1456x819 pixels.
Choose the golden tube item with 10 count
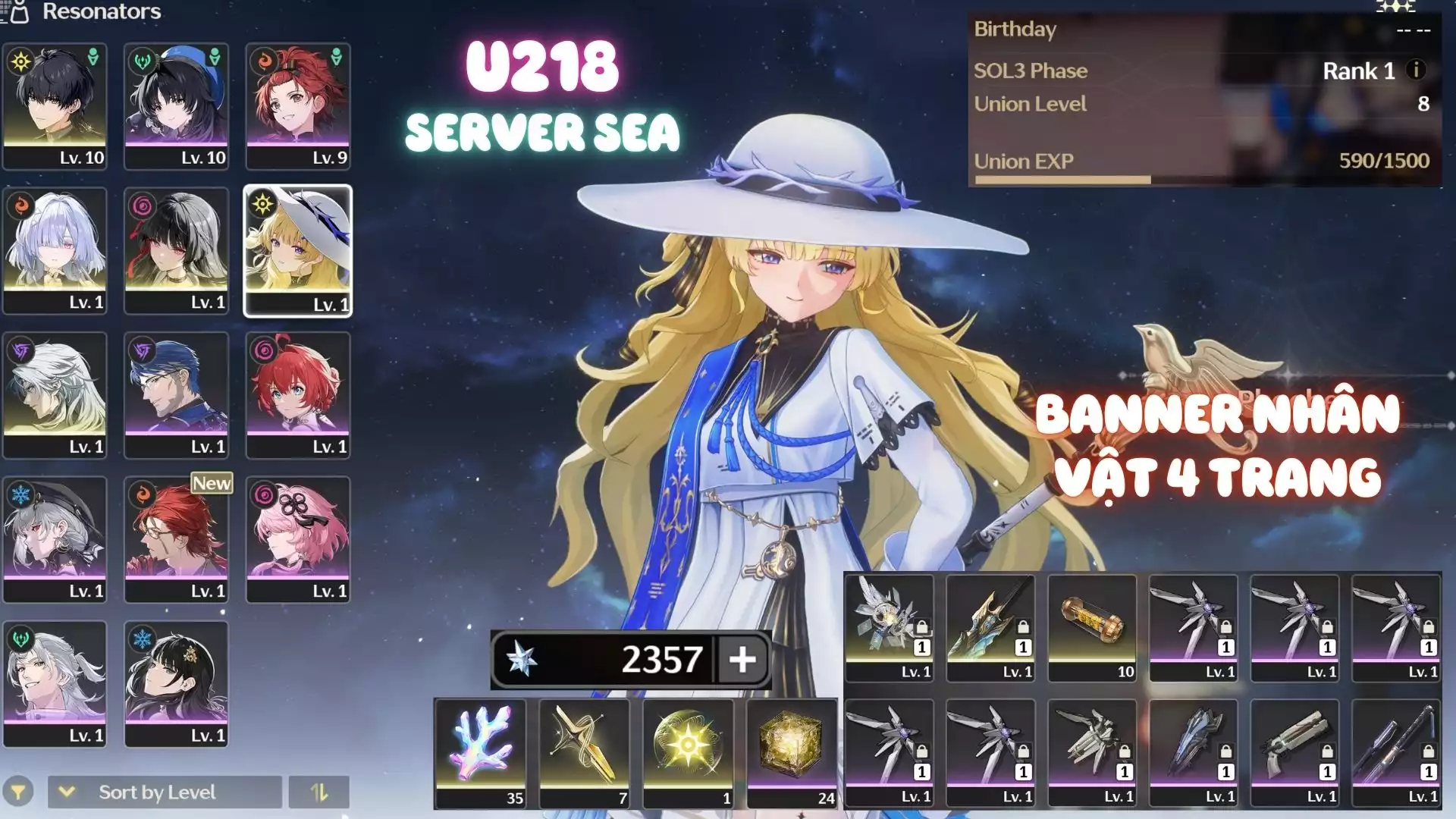click(x=1092, y=628)
